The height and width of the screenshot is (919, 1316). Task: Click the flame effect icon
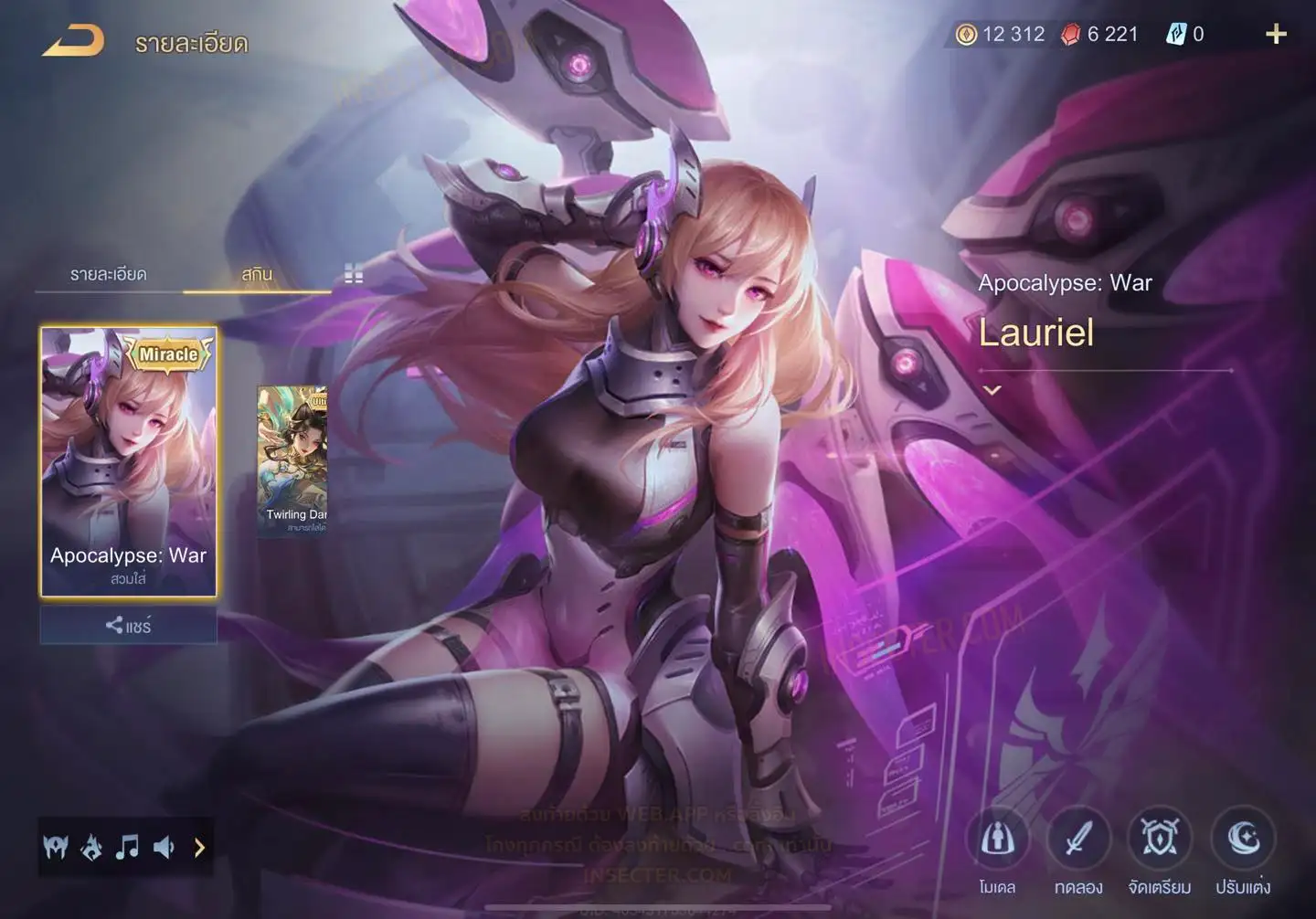(x=91, y=848)
